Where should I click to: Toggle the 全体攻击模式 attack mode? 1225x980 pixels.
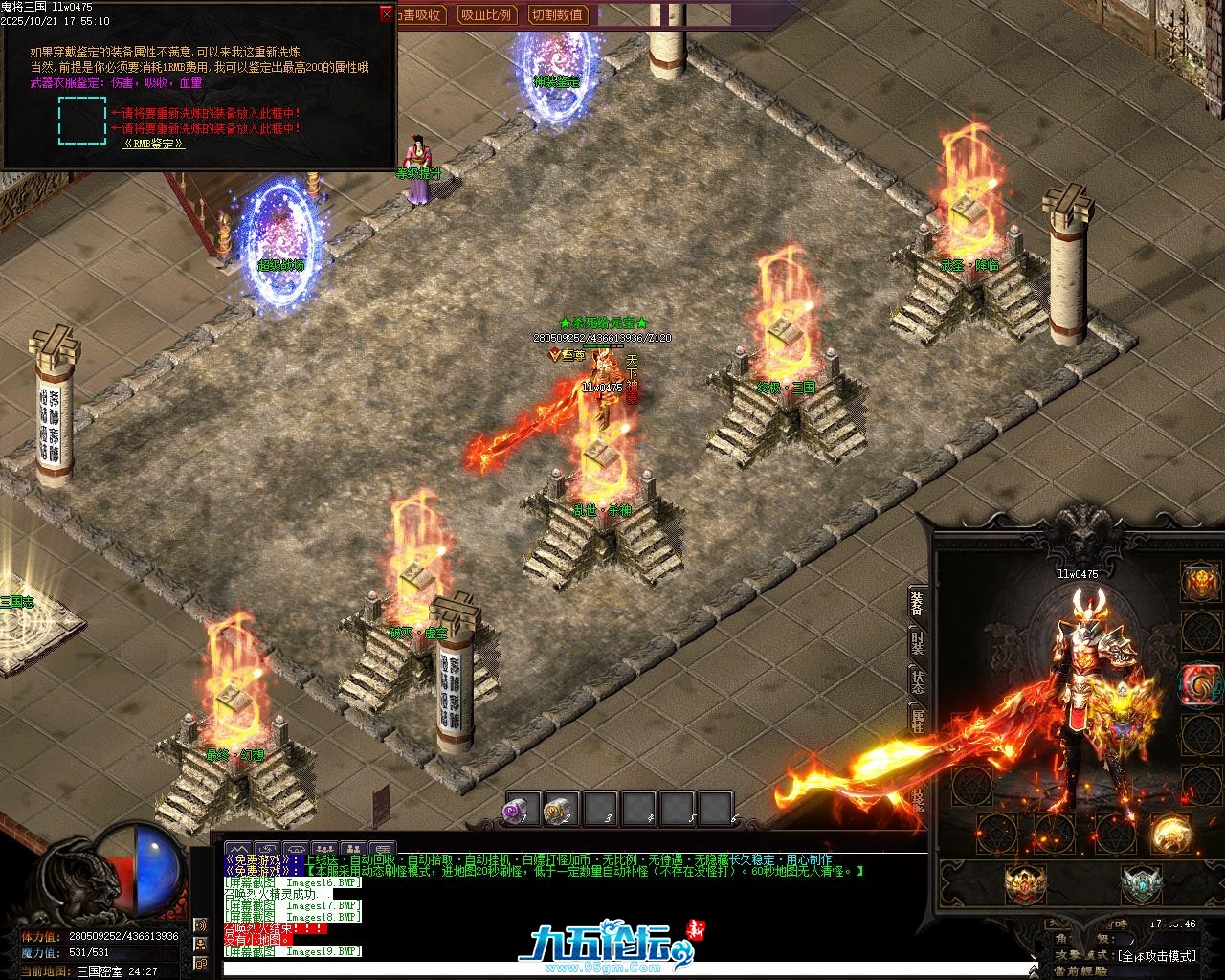[x=1156, y=955]
